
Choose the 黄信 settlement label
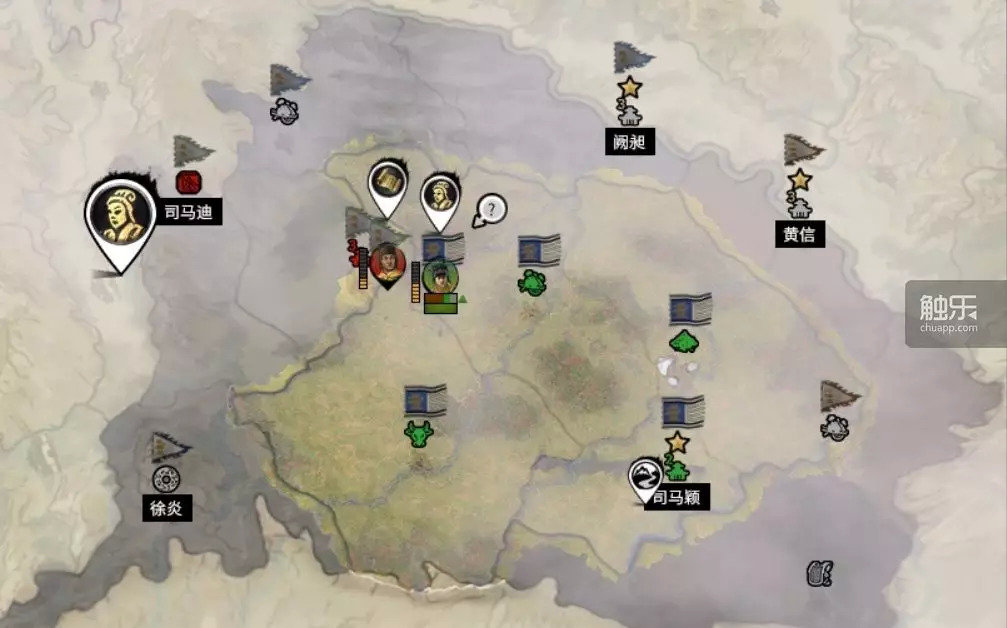point(799,234)
